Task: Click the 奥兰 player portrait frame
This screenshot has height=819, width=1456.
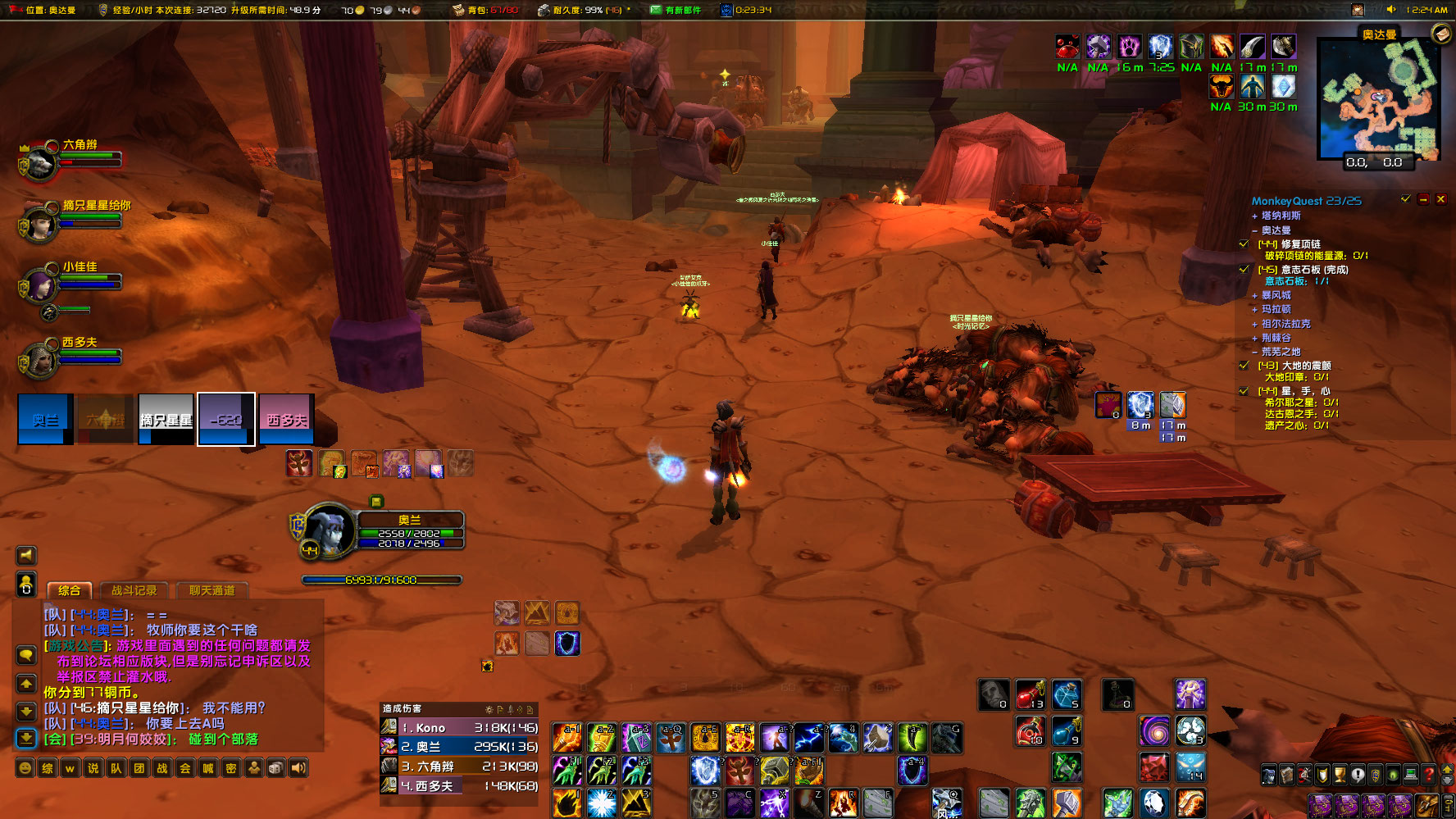Action: tap(329, 531)
